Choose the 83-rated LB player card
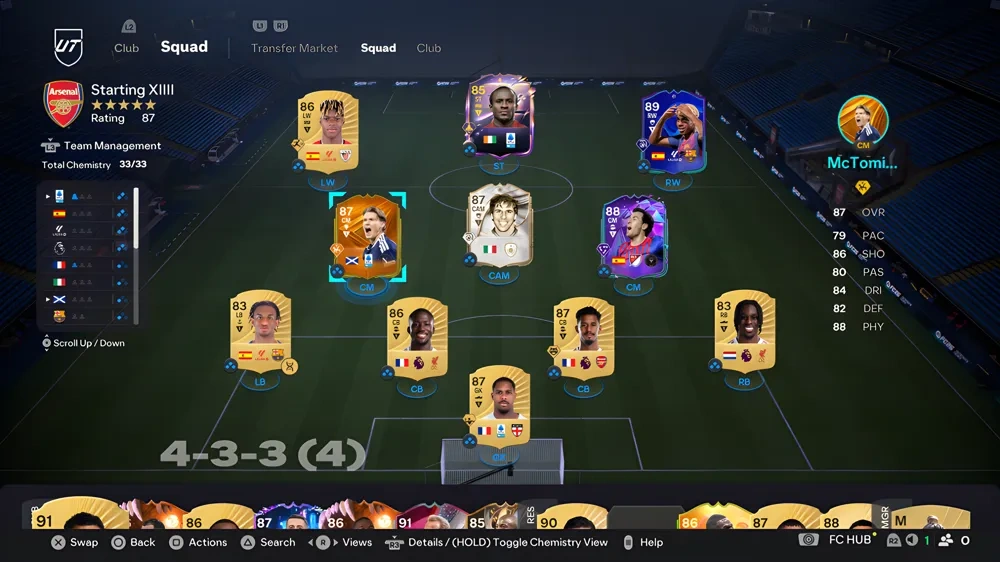 (260, 331)
